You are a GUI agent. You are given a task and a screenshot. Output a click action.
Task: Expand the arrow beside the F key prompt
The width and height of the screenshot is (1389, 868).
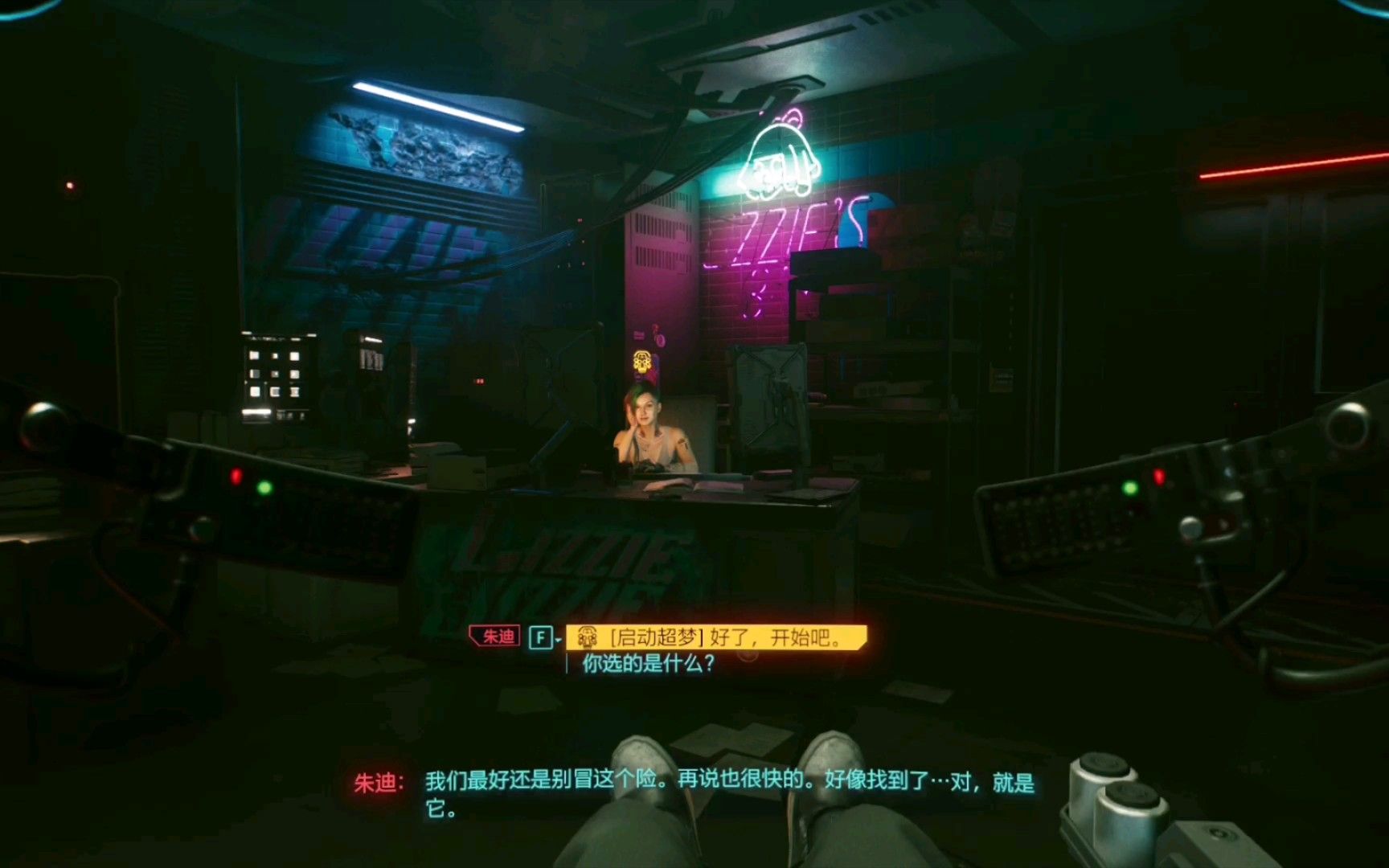(558, 638)
